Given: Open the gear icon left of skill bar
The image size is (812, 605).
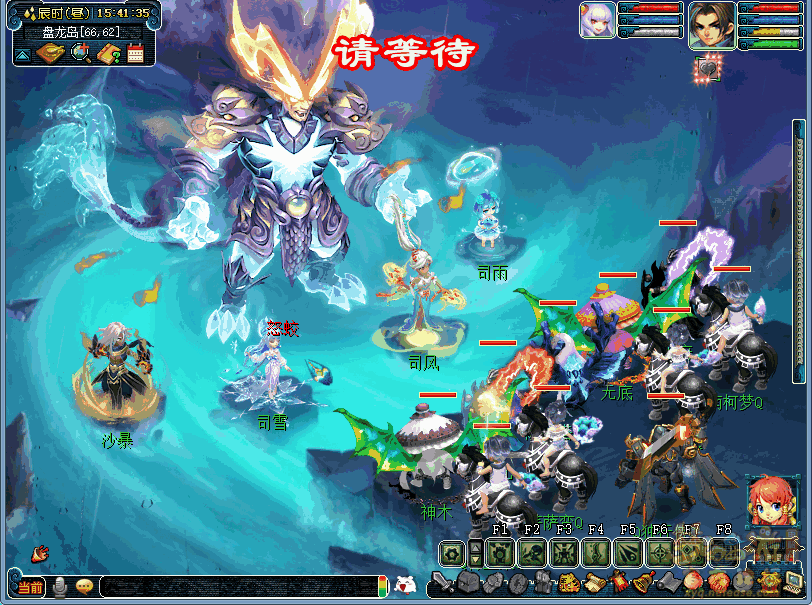Looking at the screenshot, I should point(452,552).
